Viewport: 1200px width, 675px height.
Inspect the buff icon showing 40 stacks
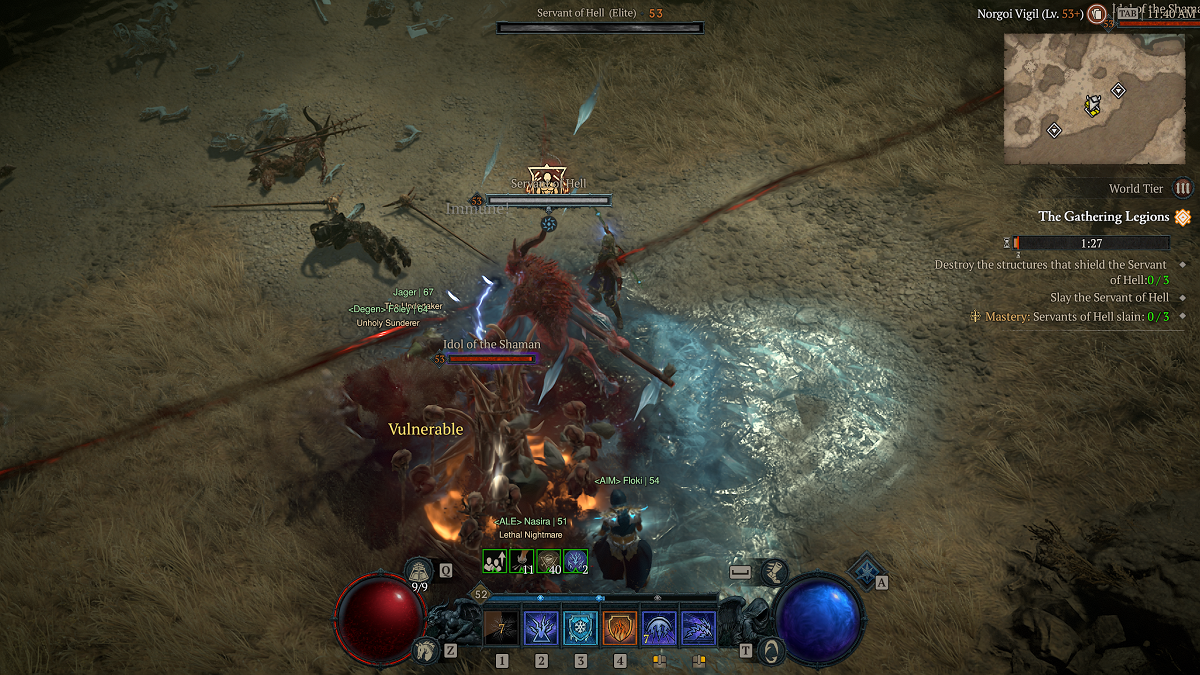click(x=548, y=561)
